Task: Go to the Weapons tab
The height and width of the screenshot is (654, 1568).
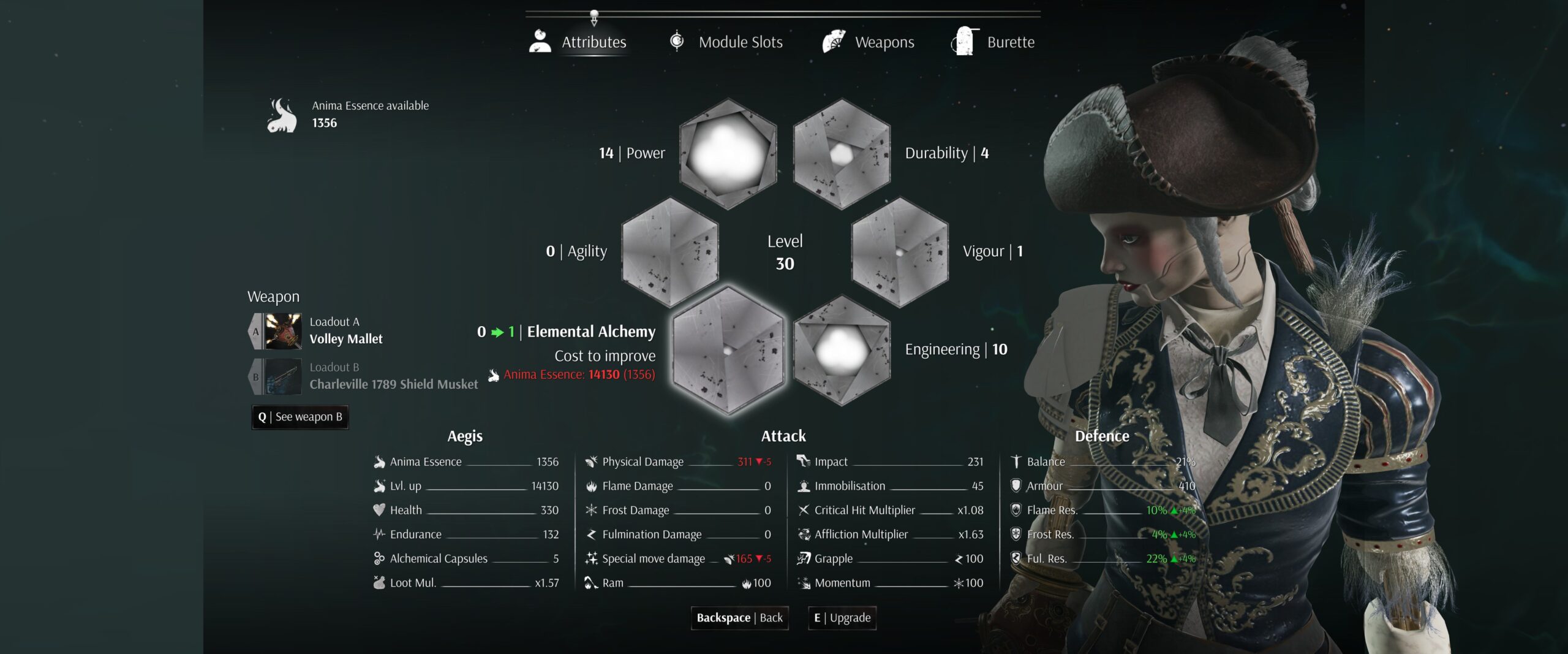Action: (869, 42)
